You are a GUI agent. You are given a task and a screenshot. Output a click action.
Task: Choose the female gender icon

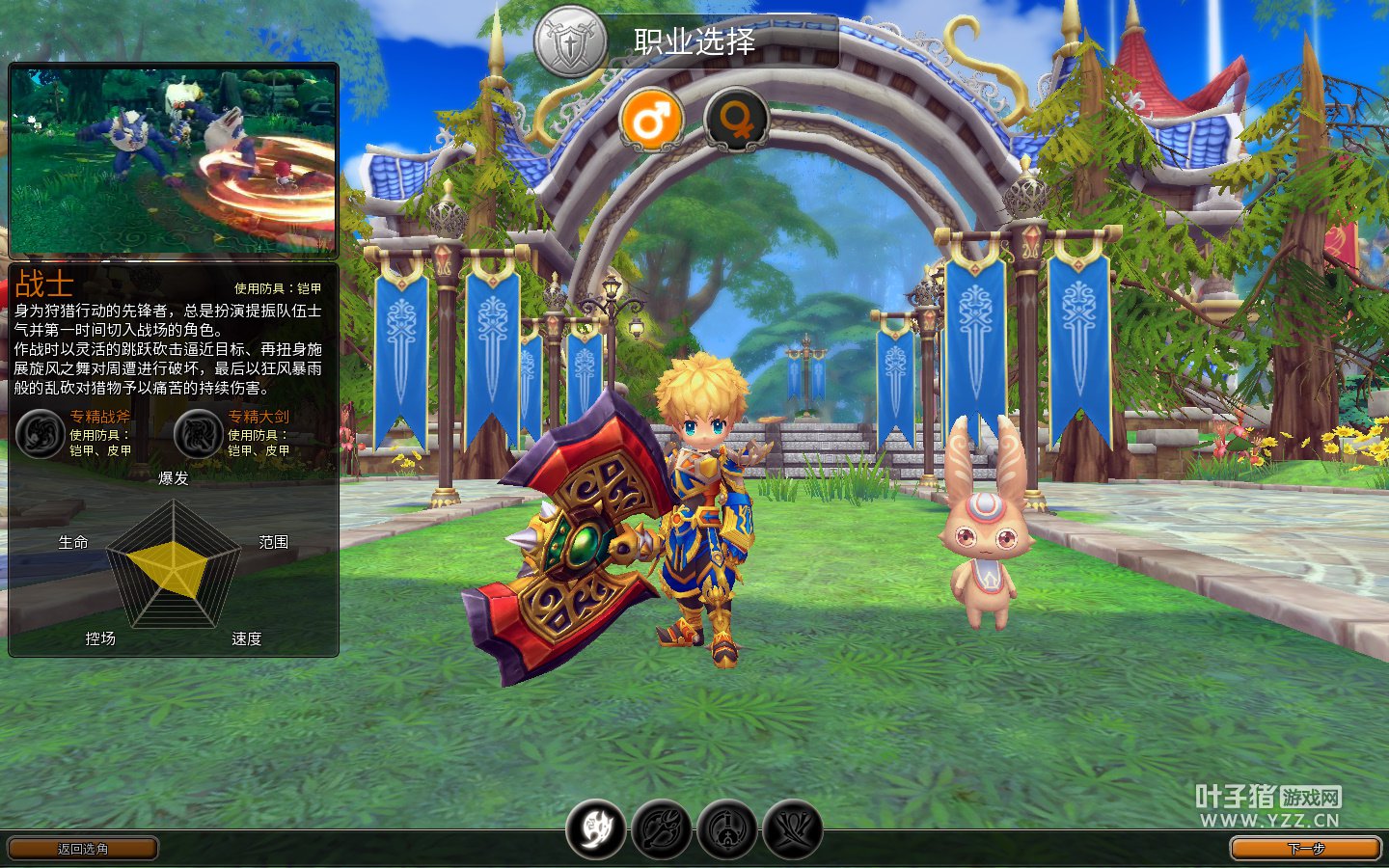coord(736,121)
